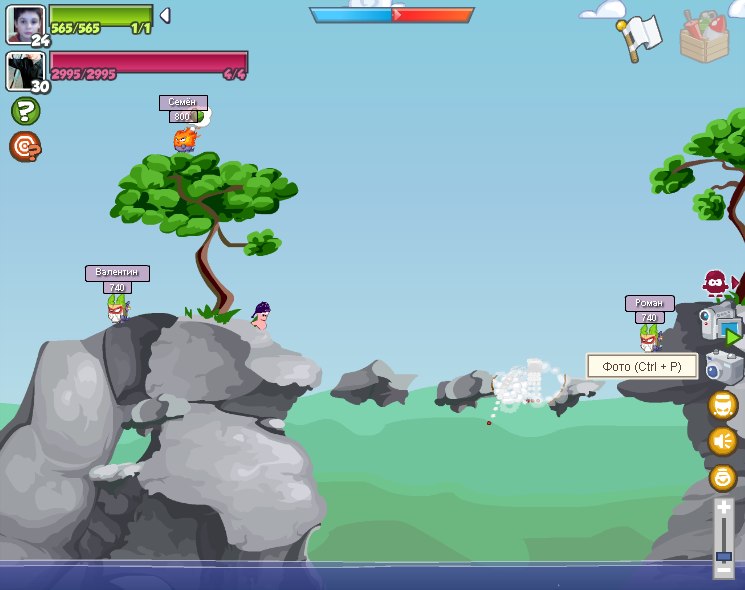This screenshot has height=590, width=745.
Task: Click the orange target hint button
Action: click(25, 147)
